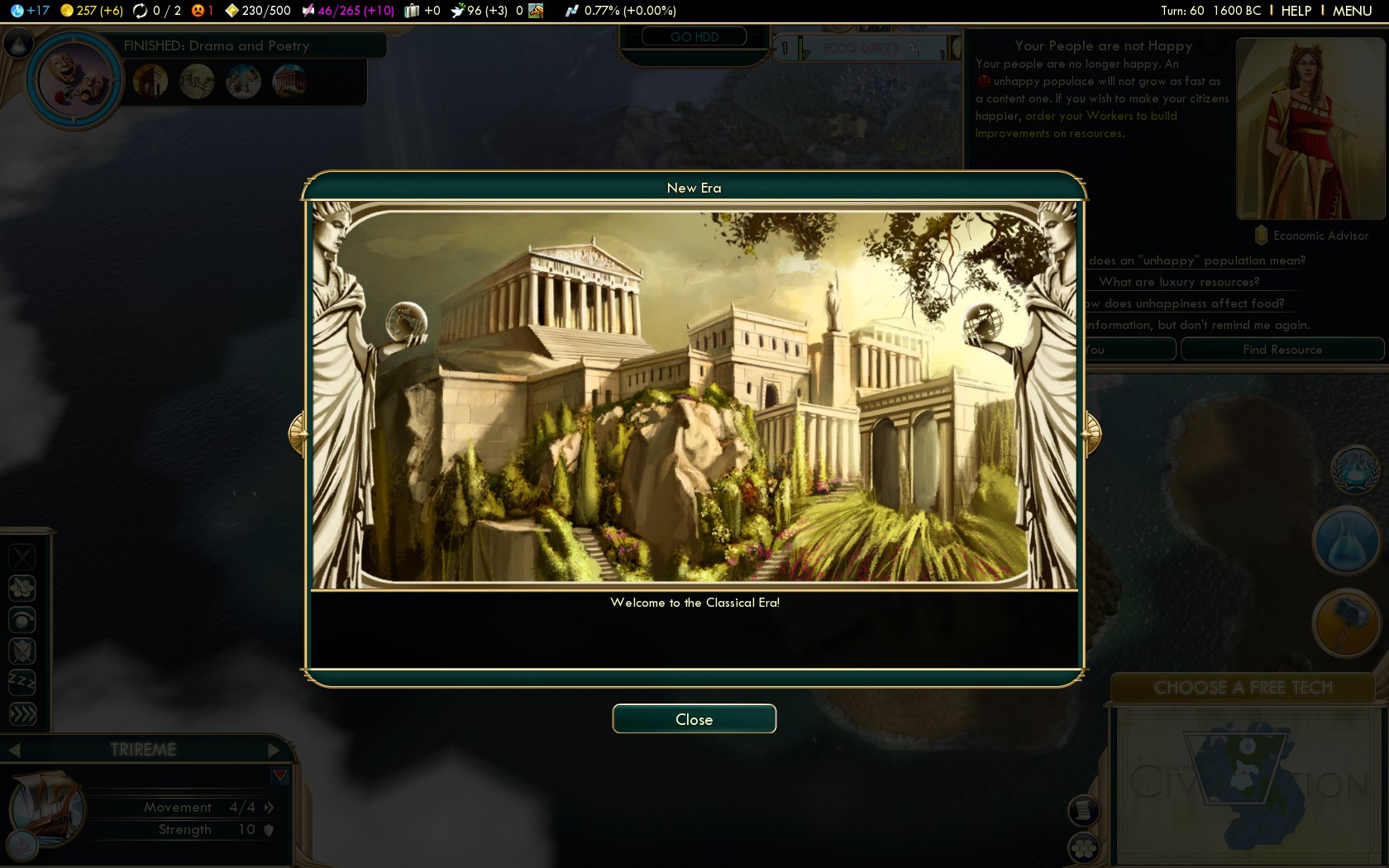Image resolution: width=1389 pixels, height=868 pixels.
Task: Open the Drama and Poetry research portrait
Action: (x=74, y=80)
